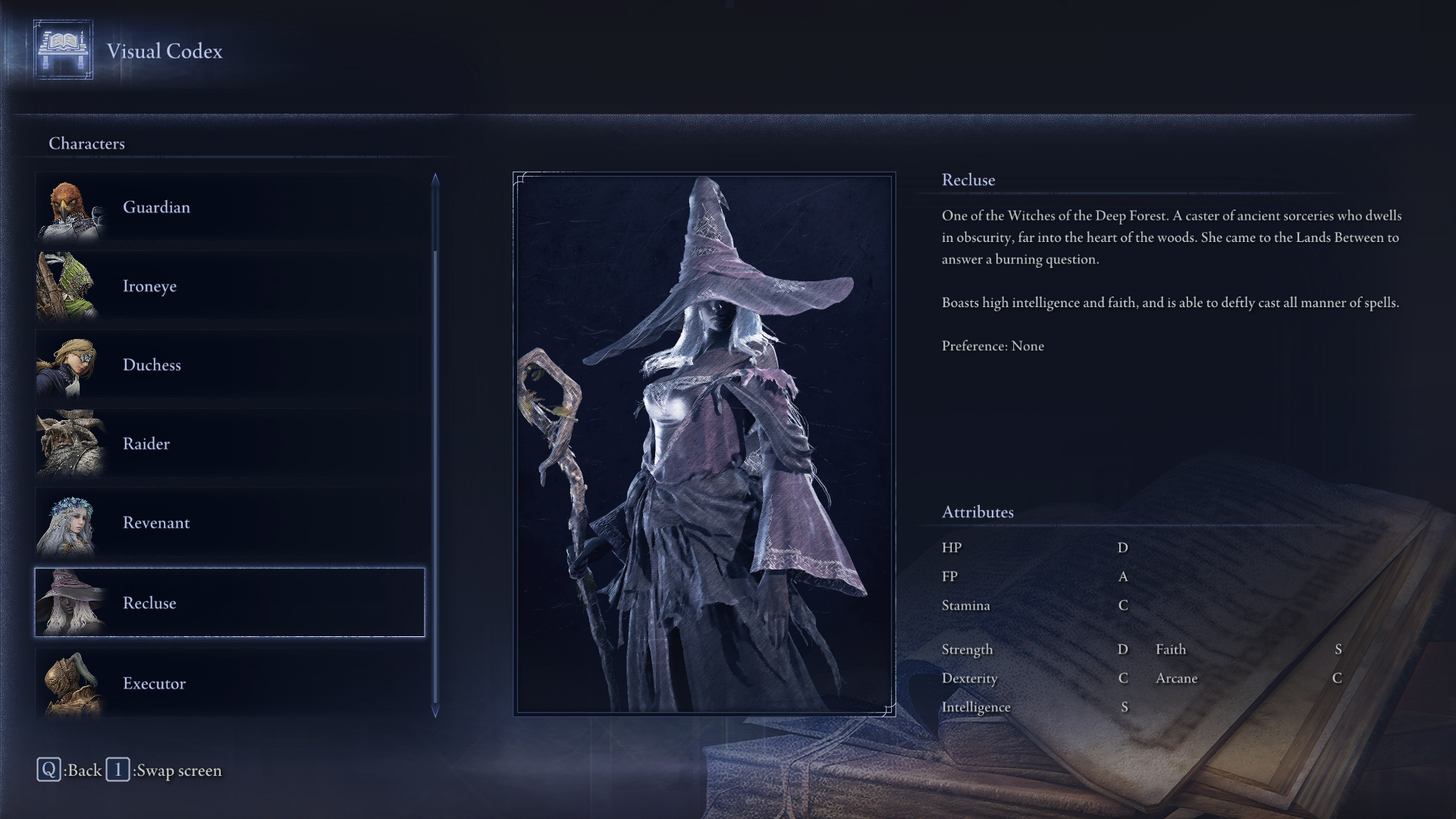
Task: Go back using the Back button
Action: click(70, 770)
